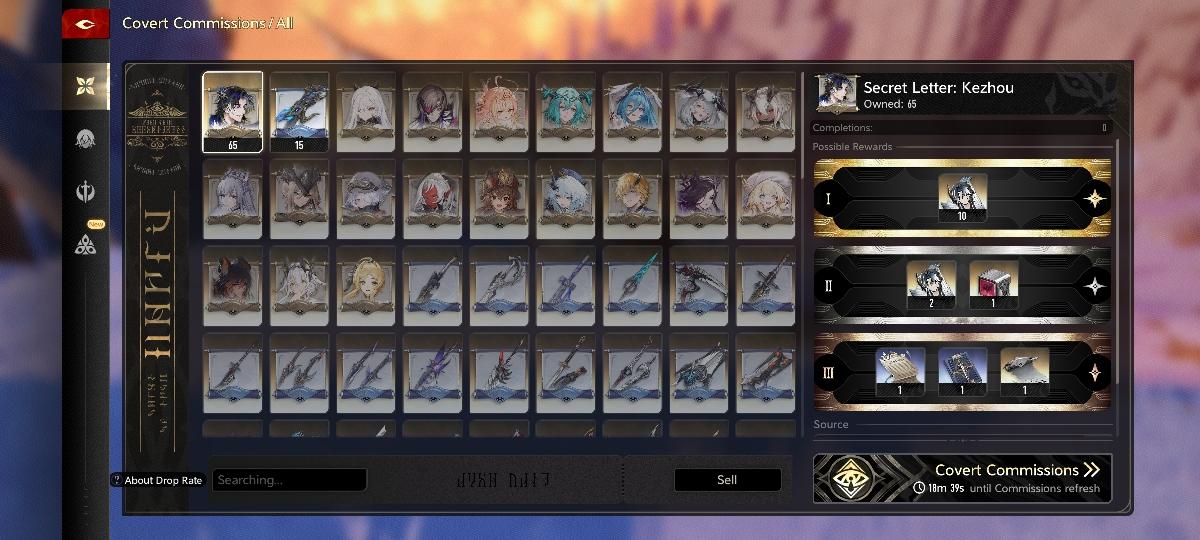This screenshot has height=540, width=1200.
Task: Open the sidebar tab marked New
Action: click(86, 243)
